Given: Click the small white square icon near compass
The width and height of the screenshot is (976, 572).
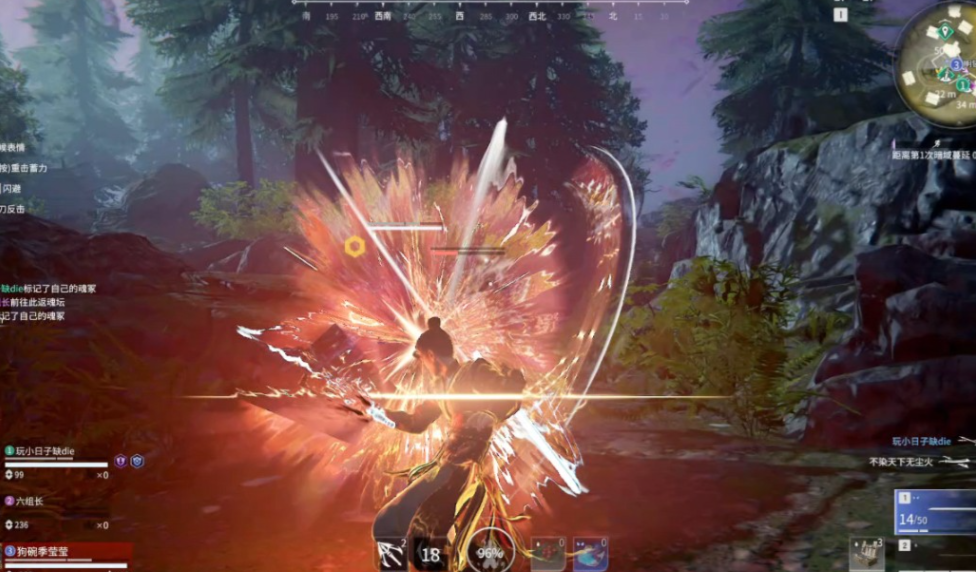Looking at the screenshot, I should [841, 15].
